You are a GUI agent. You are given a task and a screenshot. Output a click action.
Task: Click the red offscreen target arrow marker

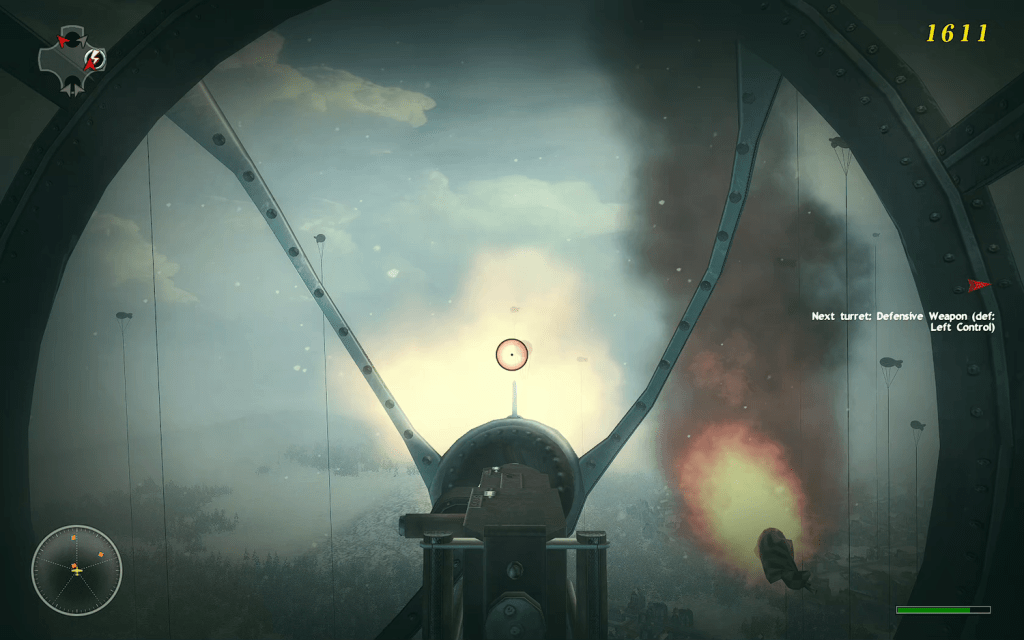pos(978,286)
